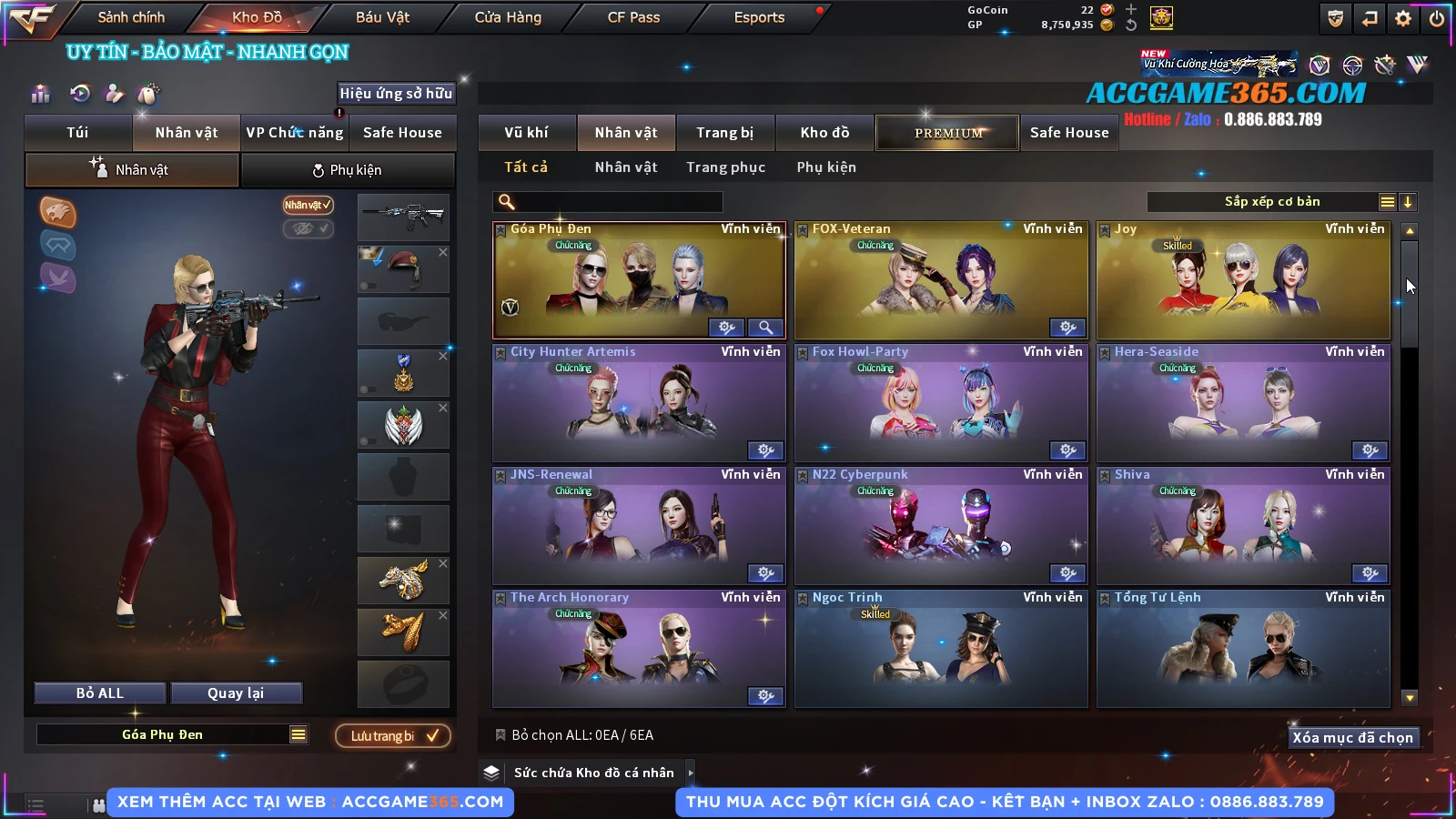
Task: Open the CF Pass menu
Action: coord(633,17)
